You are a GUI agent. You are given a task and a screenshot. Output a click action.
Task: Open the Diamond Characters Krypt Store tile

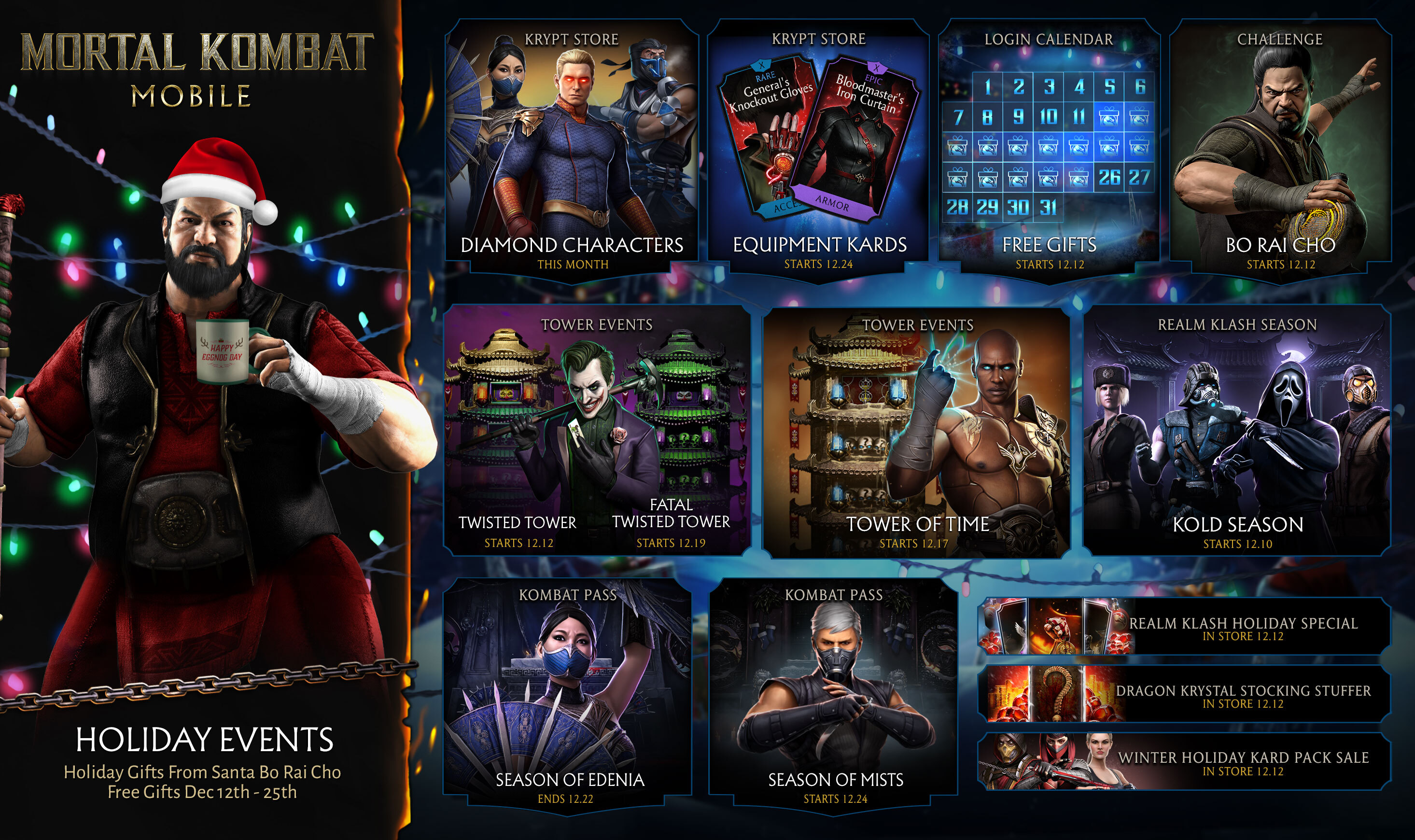(x=572, y=147)
